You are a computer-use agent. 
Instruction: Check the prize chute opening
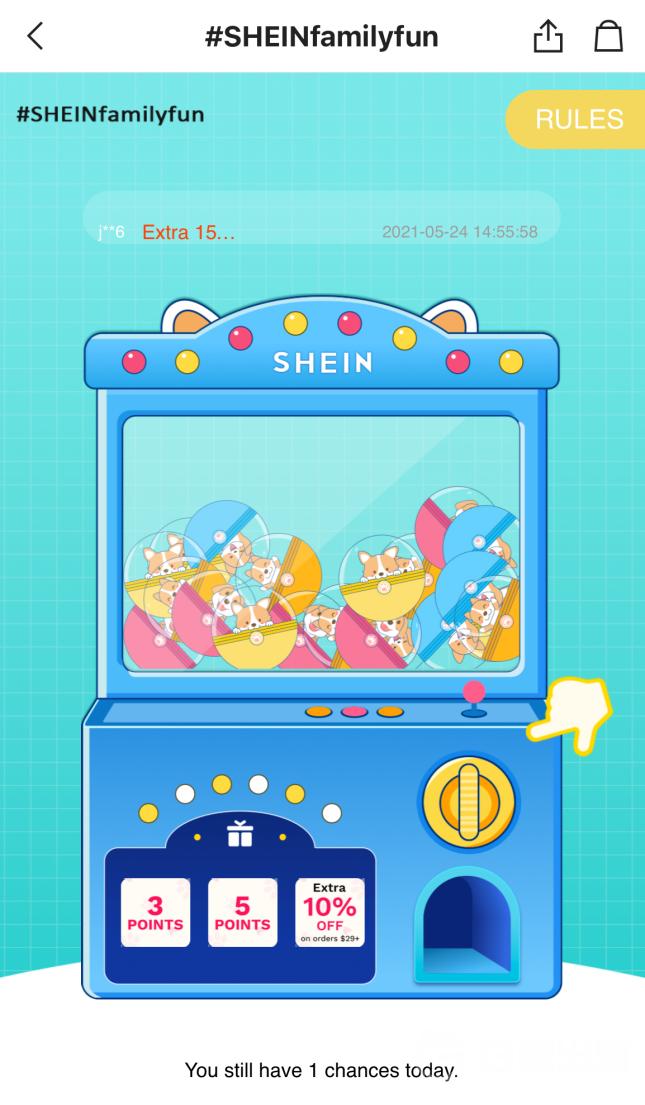tap(468, 922)
